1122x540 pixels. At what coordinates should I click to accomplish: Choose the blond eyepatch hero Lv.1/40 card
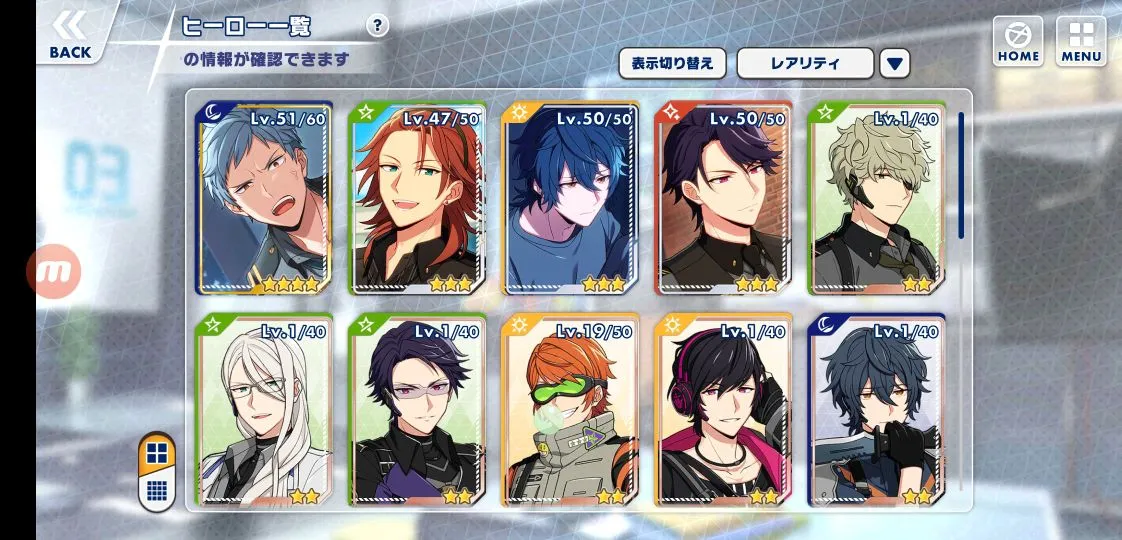(x=877, y=198)
